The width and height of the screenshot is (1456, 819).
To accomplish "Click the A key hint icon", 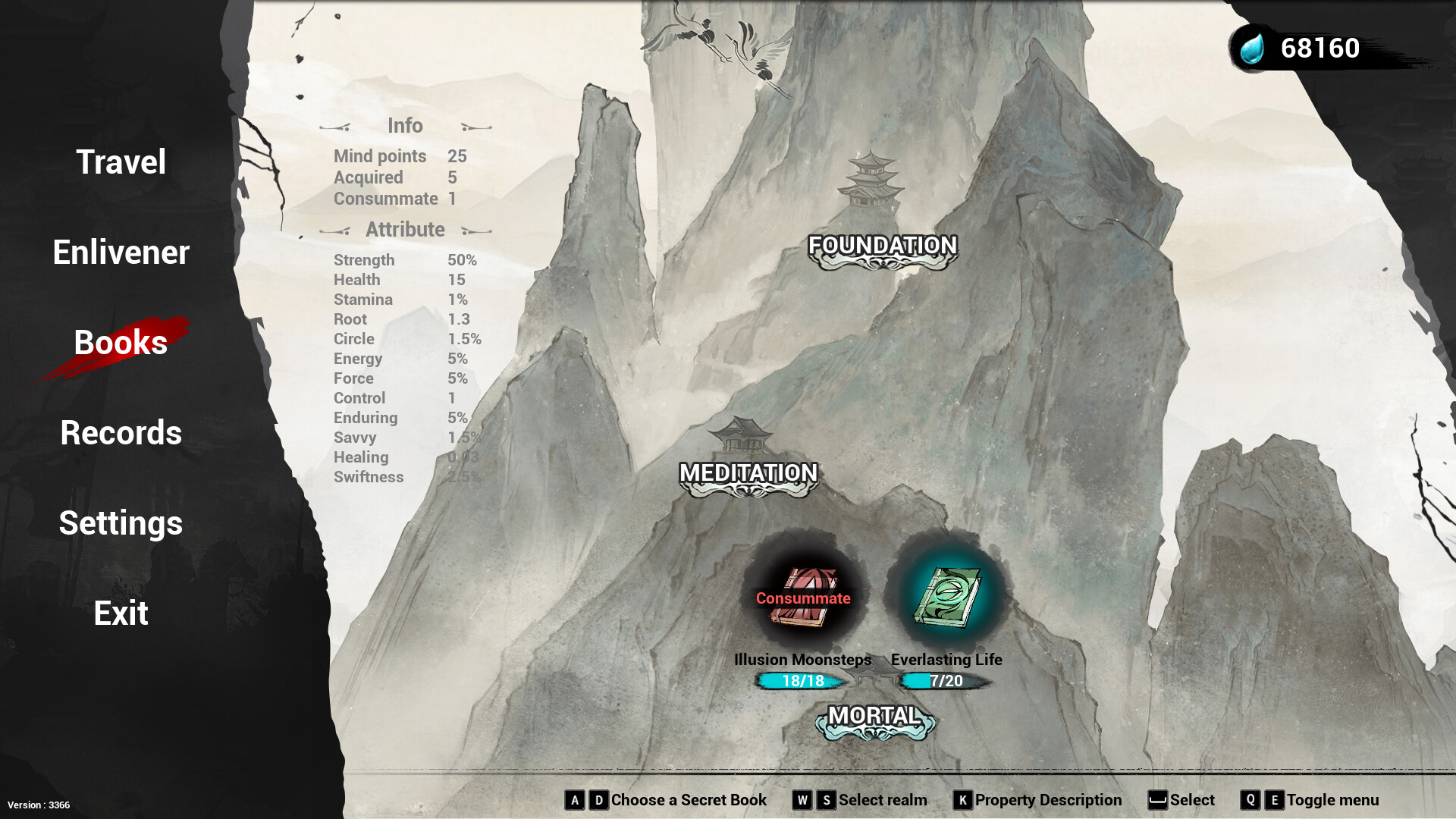I will [x=576, y=799].
